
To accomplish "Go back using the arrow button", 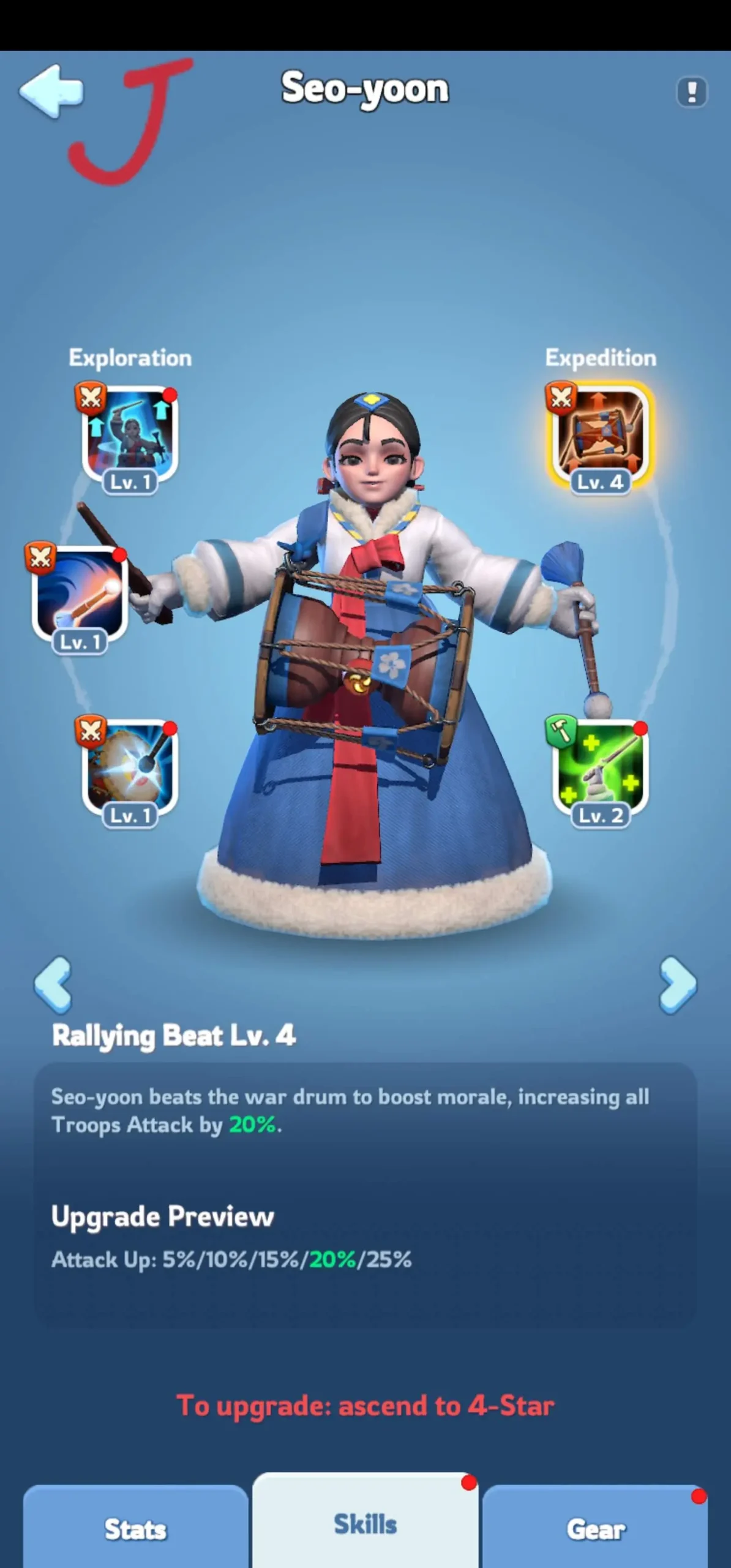I will (x=51, y=92).
